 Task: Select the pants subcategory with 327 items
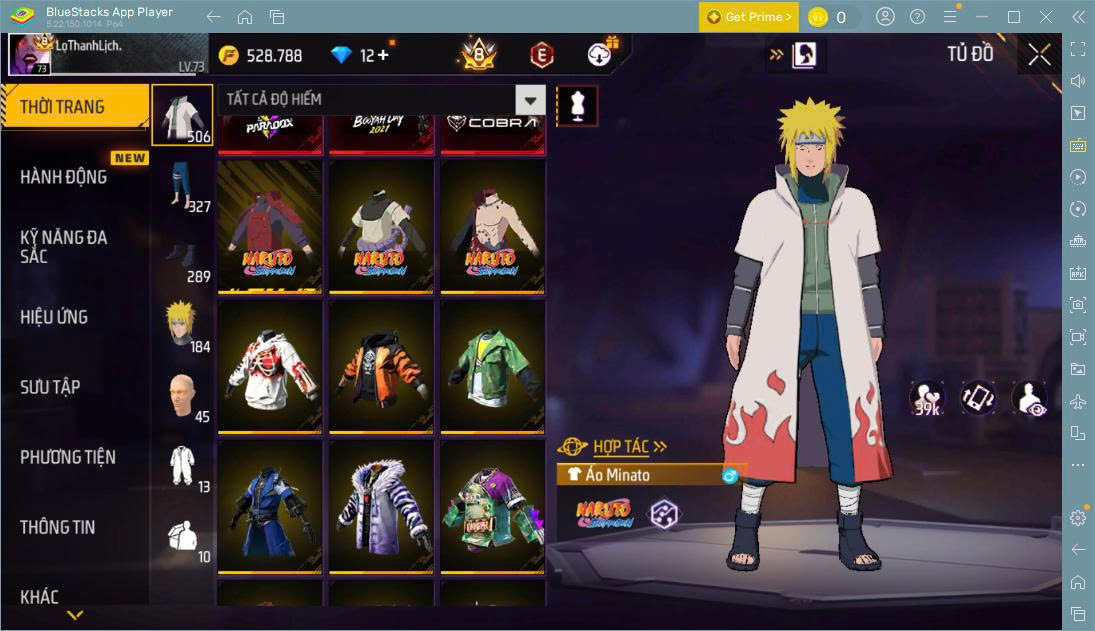click(182, 185)
